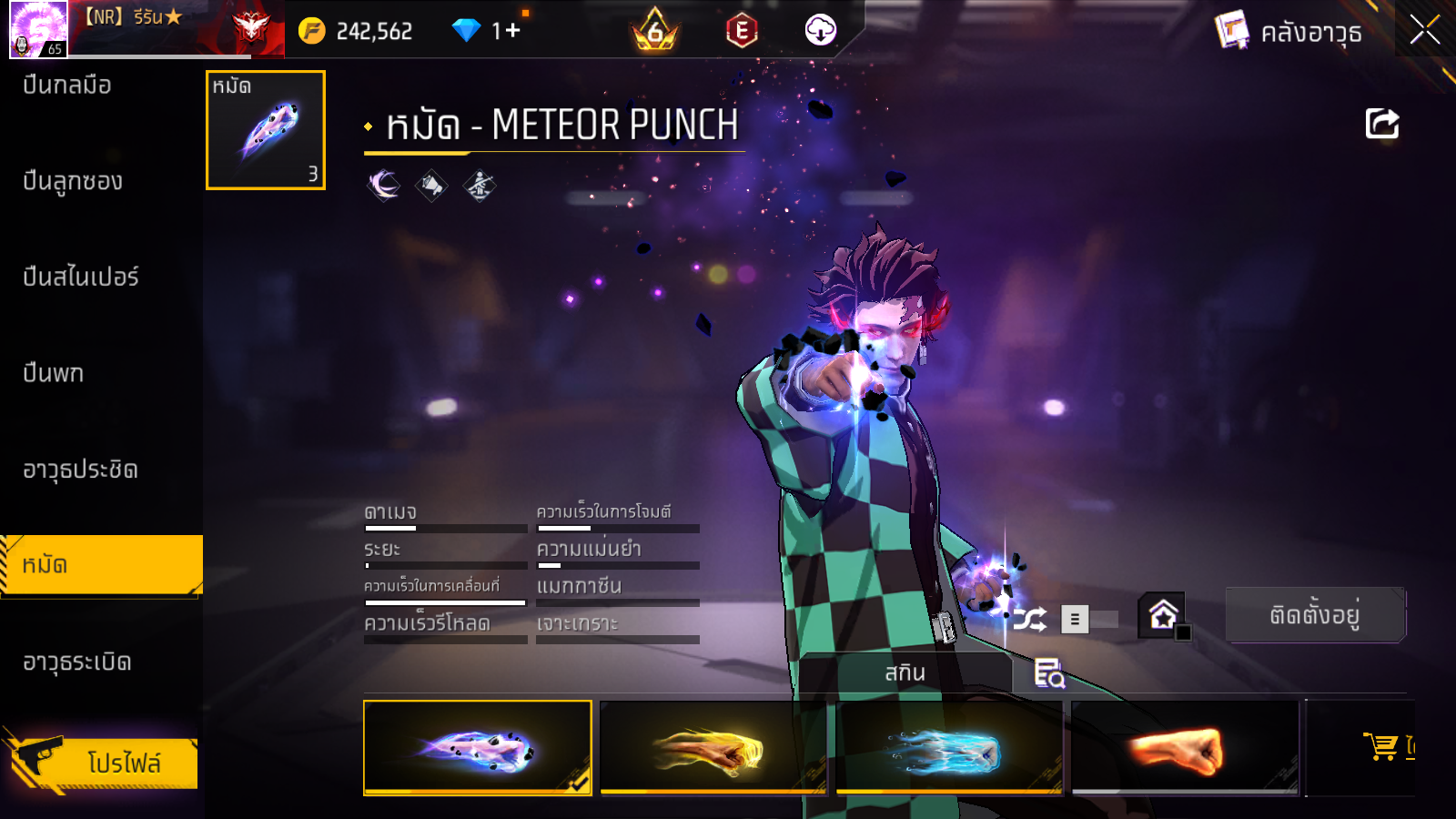Screen dimensions: 1456x819
Task: Select the purple Meteor Punch skin thumbnail
Action: [x=478, y=748]
